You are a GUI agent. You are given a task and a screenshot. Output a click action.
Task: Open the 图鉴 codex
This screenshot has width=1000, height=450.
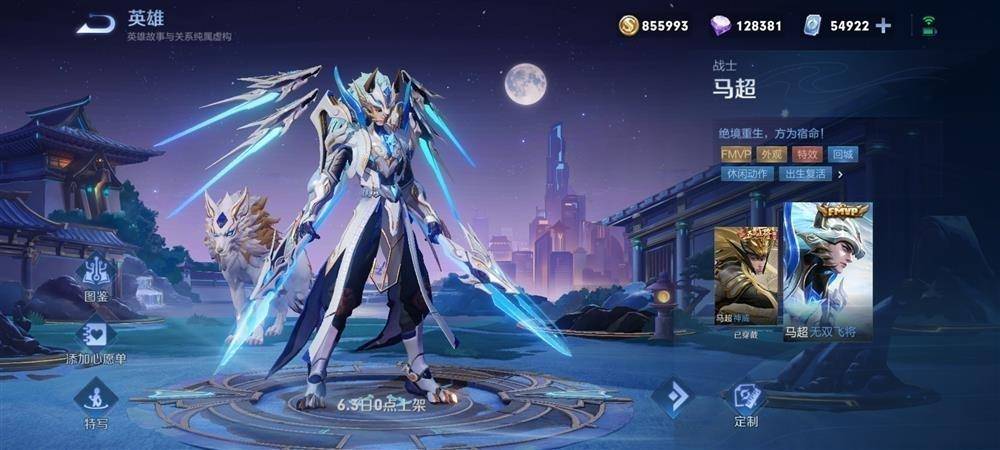tap(96, 274)
